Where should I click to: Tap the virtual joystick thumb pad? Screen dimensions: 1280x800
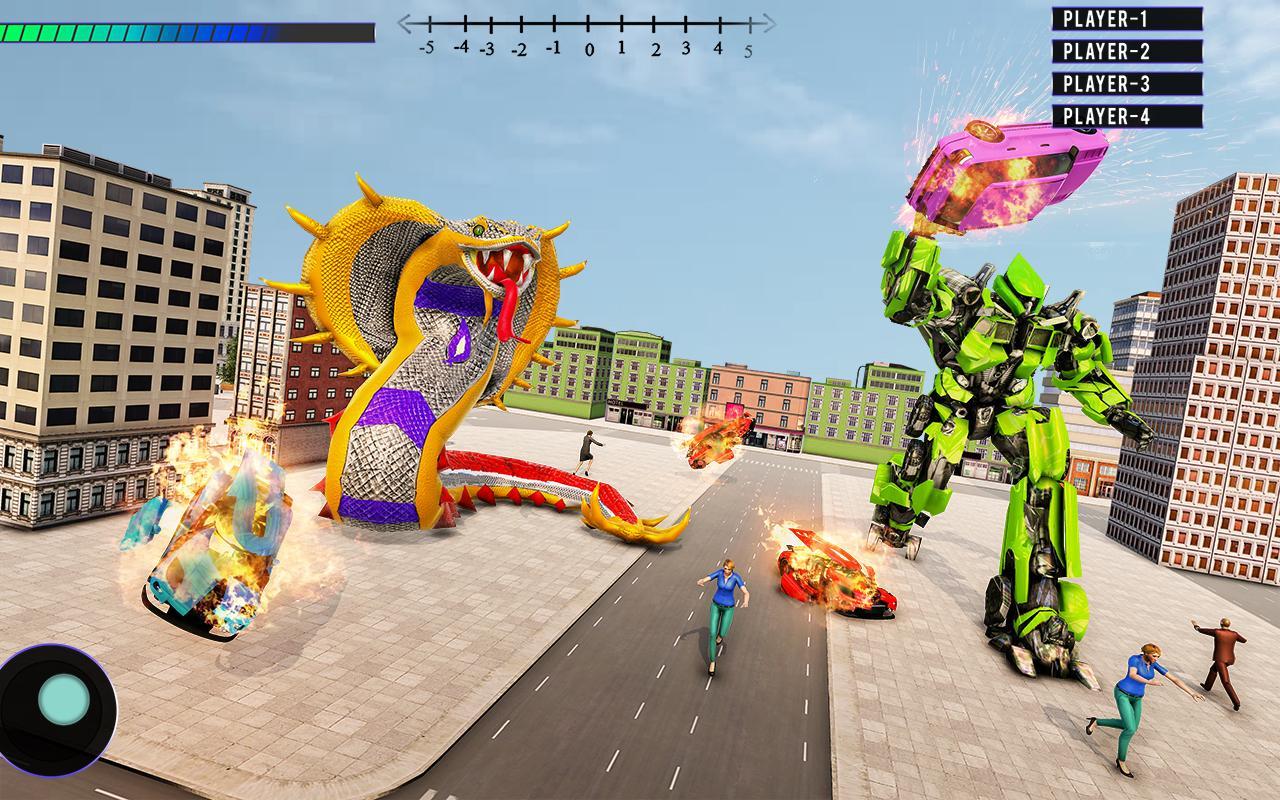[64, 700]
